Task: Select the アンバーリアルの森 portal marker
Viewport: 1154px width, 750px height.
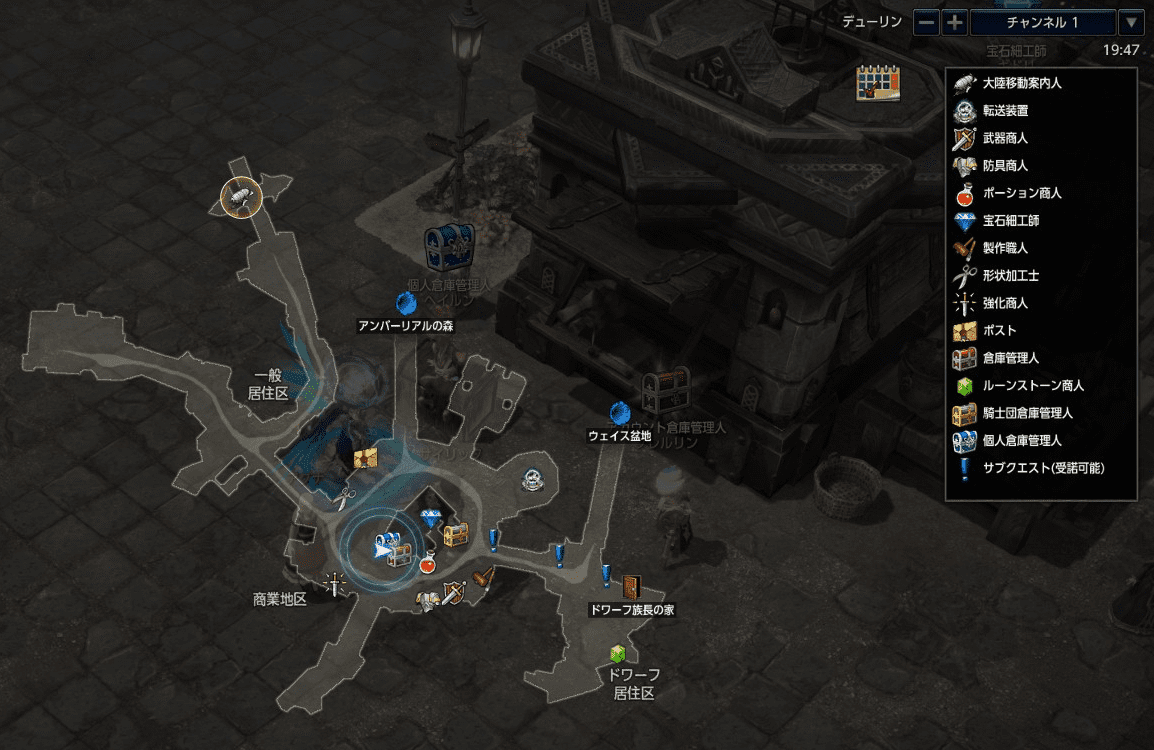Action: 406,302
